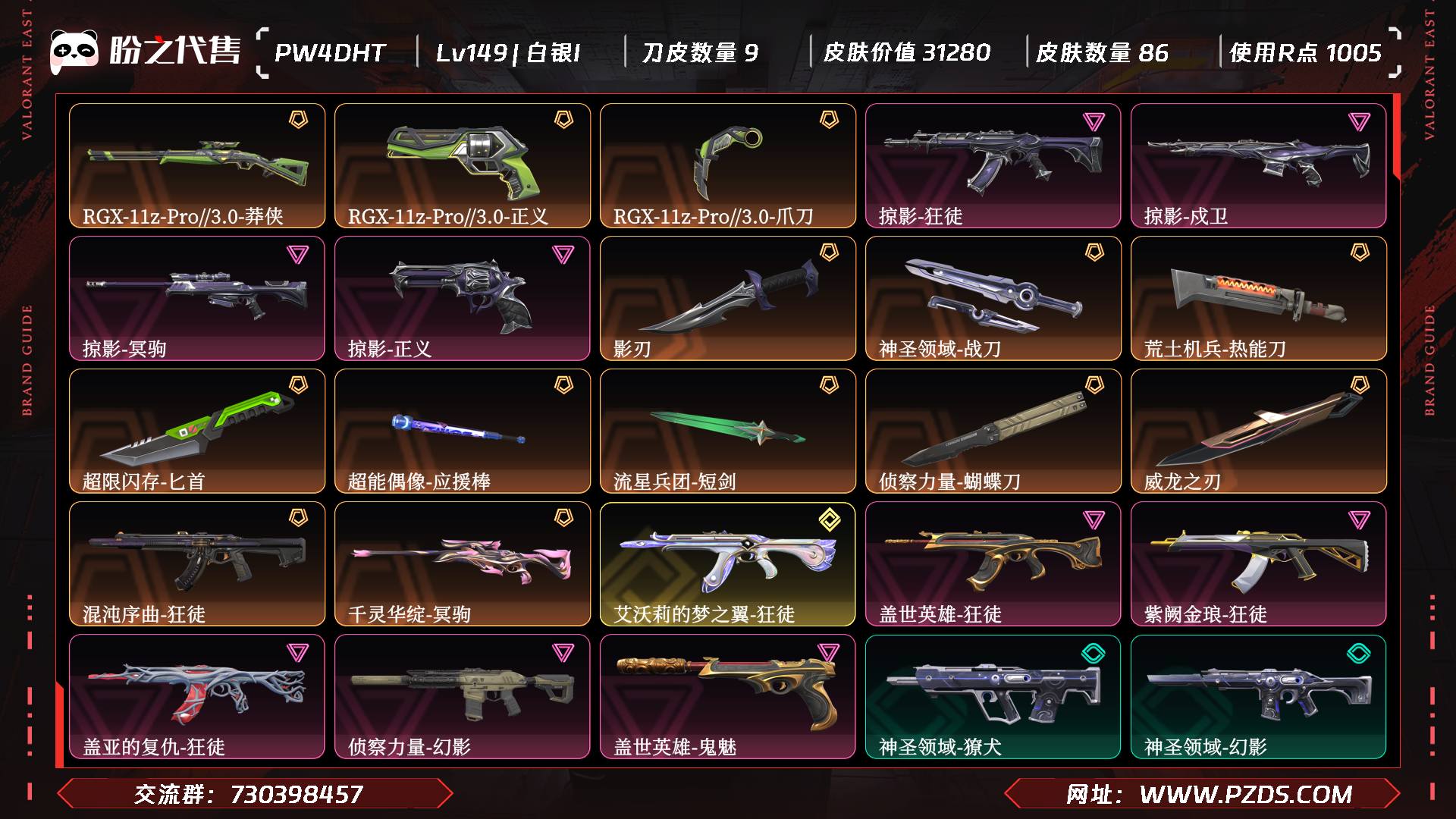Pick the 掠影-戍卫 skin tile

pyautogui.click(x=1259, y=165)
